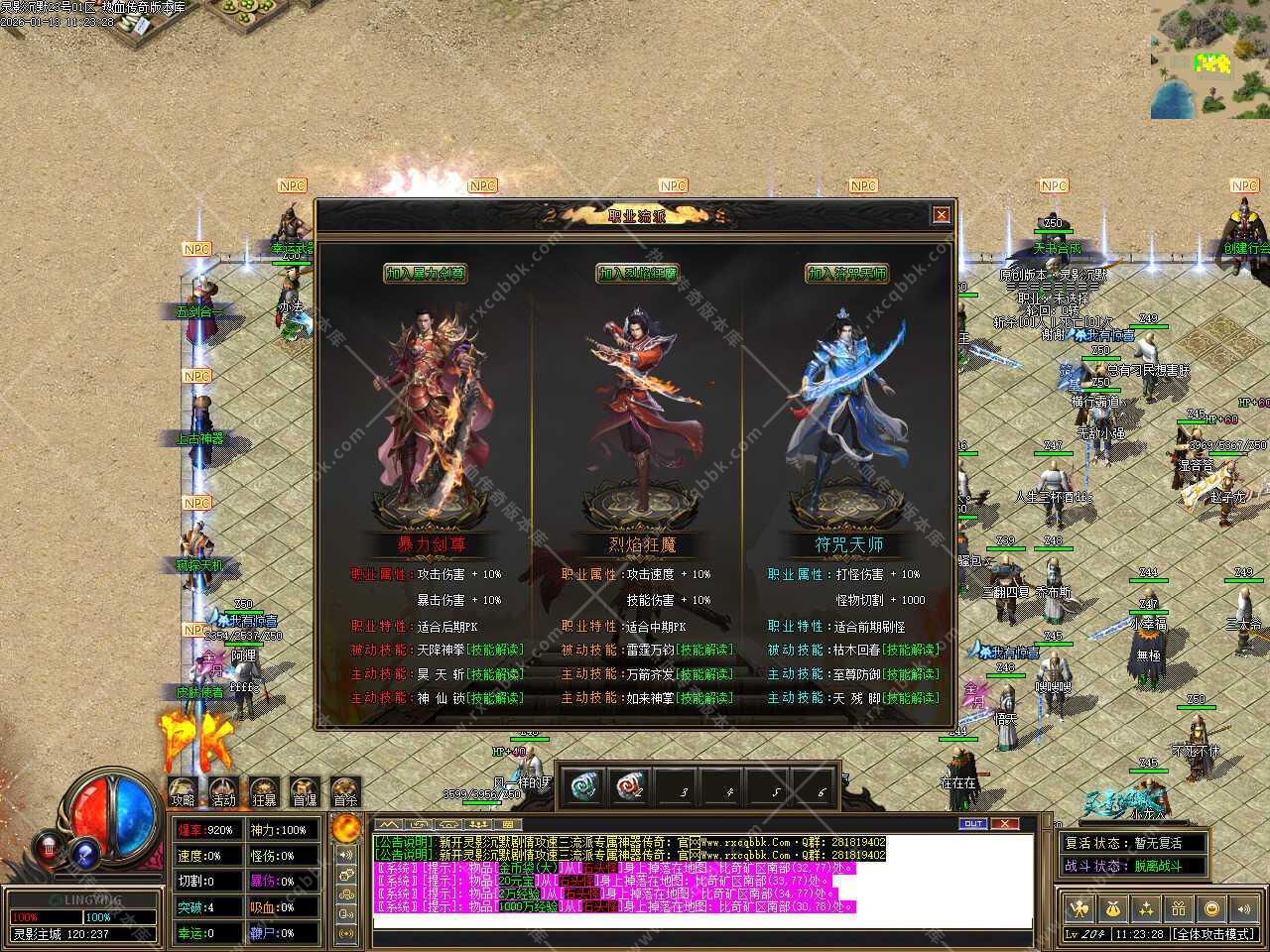This screenshot has width=1270, height=952.
Task: Choose the 加入烈焰狂魔 button
Action: point(637,274)
